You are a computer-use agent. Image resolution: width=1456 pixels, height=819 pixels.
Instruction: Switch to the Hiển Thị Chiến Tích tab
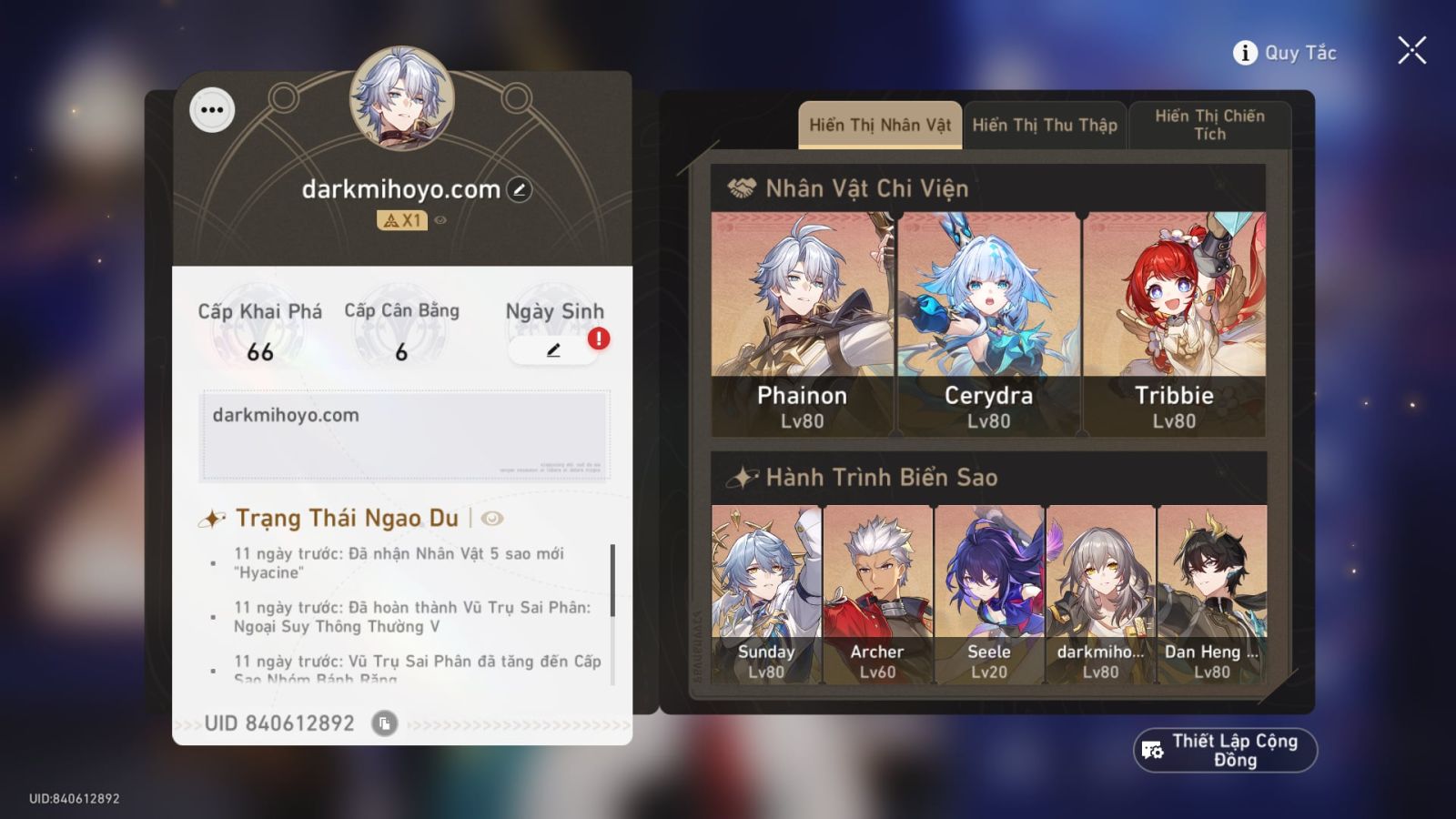pyautogui.click(x=1210, y=125)
